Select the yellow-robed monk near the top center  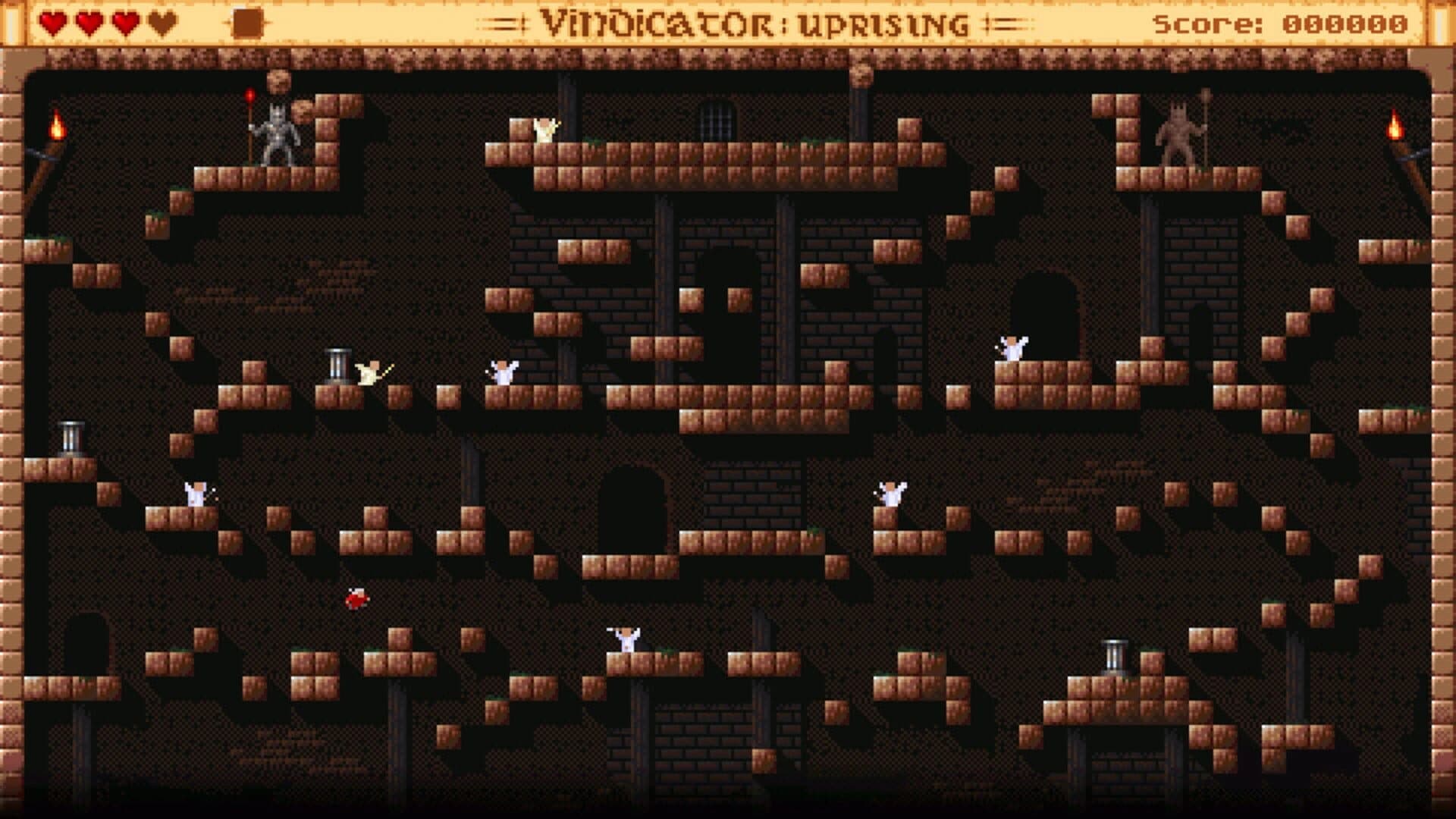[x=543, y=131]
